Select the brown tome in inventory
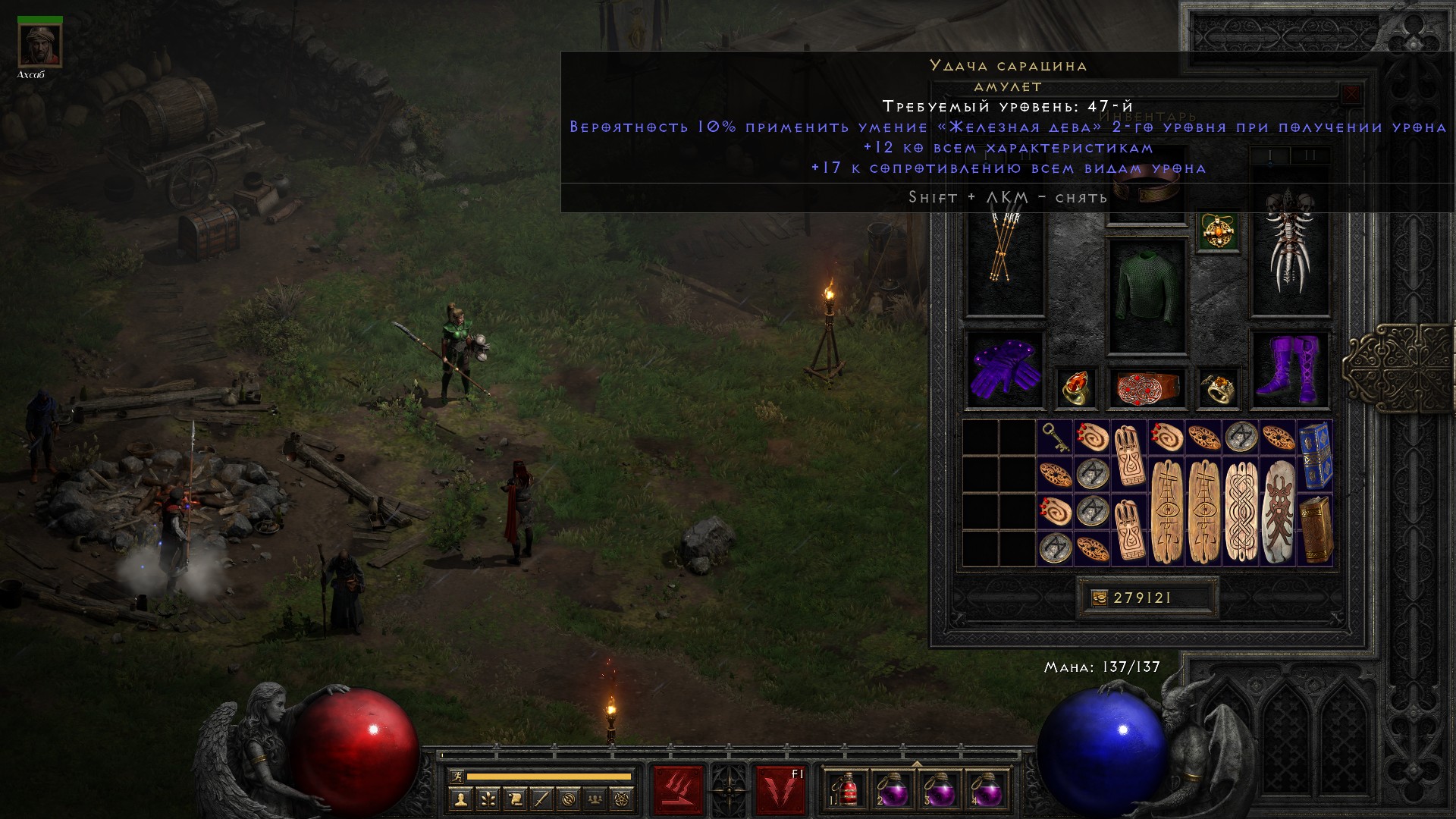The height and width of the screenshot is (819, 1456). pyautogui.click(x=1315, y=529)
